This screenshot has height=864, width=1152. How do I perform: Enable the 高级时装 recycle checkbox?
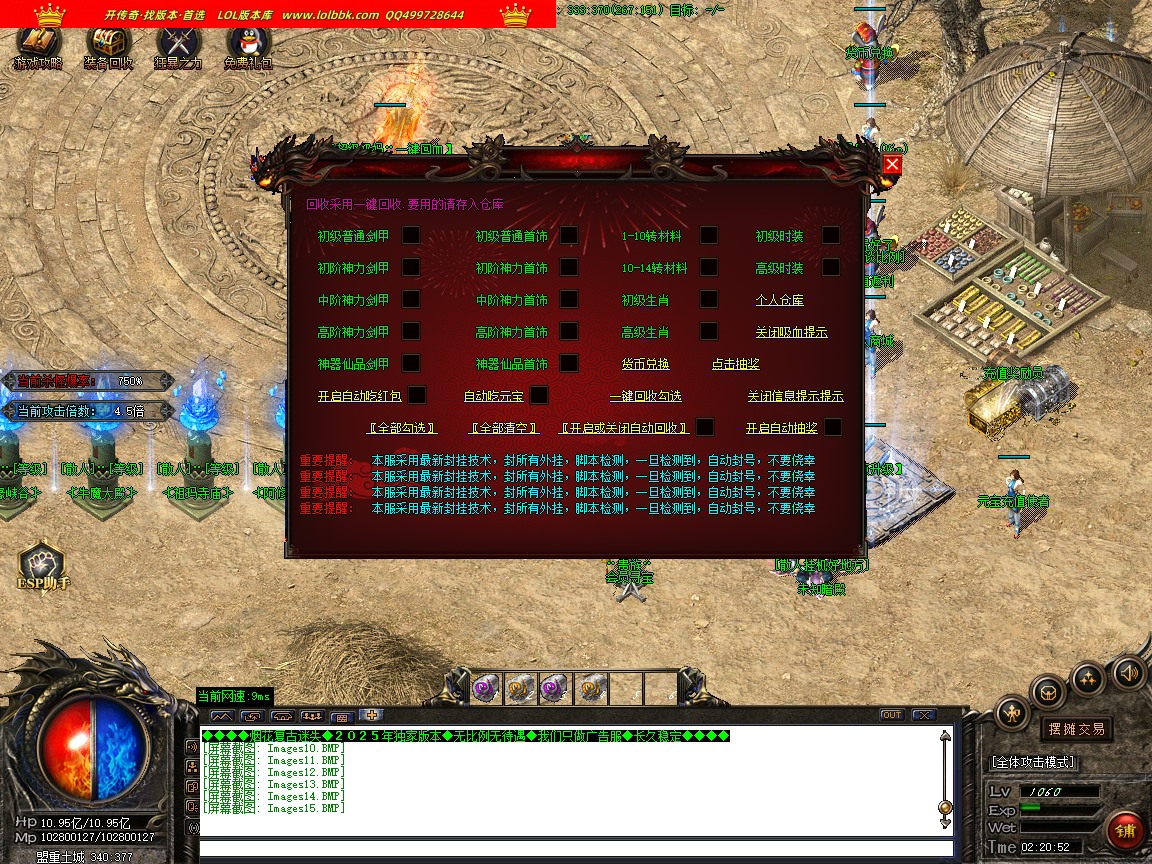(x=831, y=267)
